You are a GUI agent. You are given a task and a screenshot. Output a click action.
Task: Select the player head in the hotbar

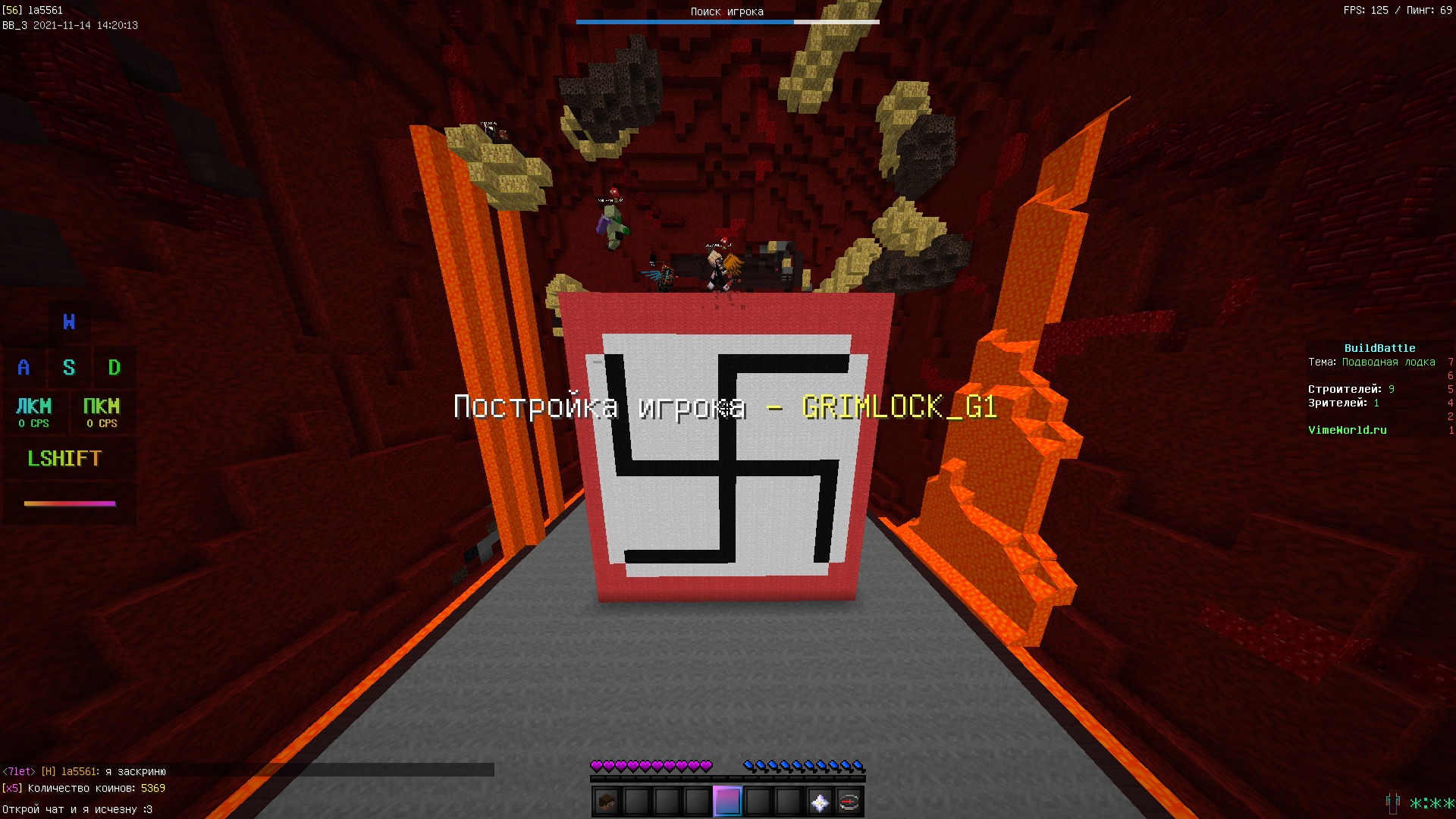point(604,802)
